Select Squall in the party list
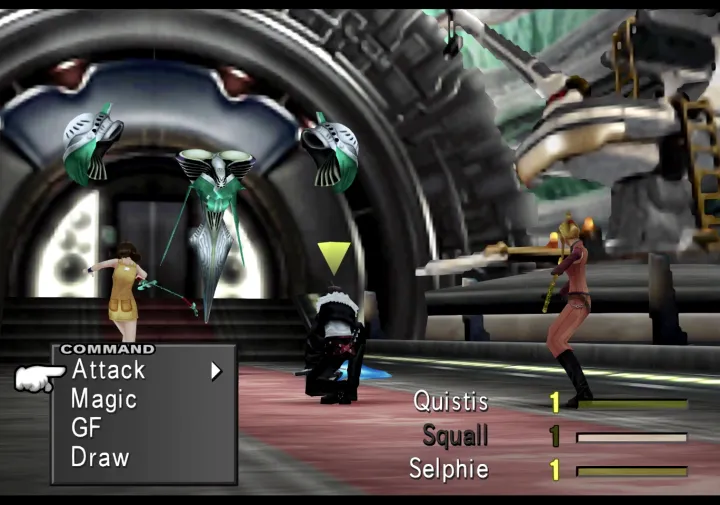Viewport: 720px width, 505px height. [x=455, y=436]
